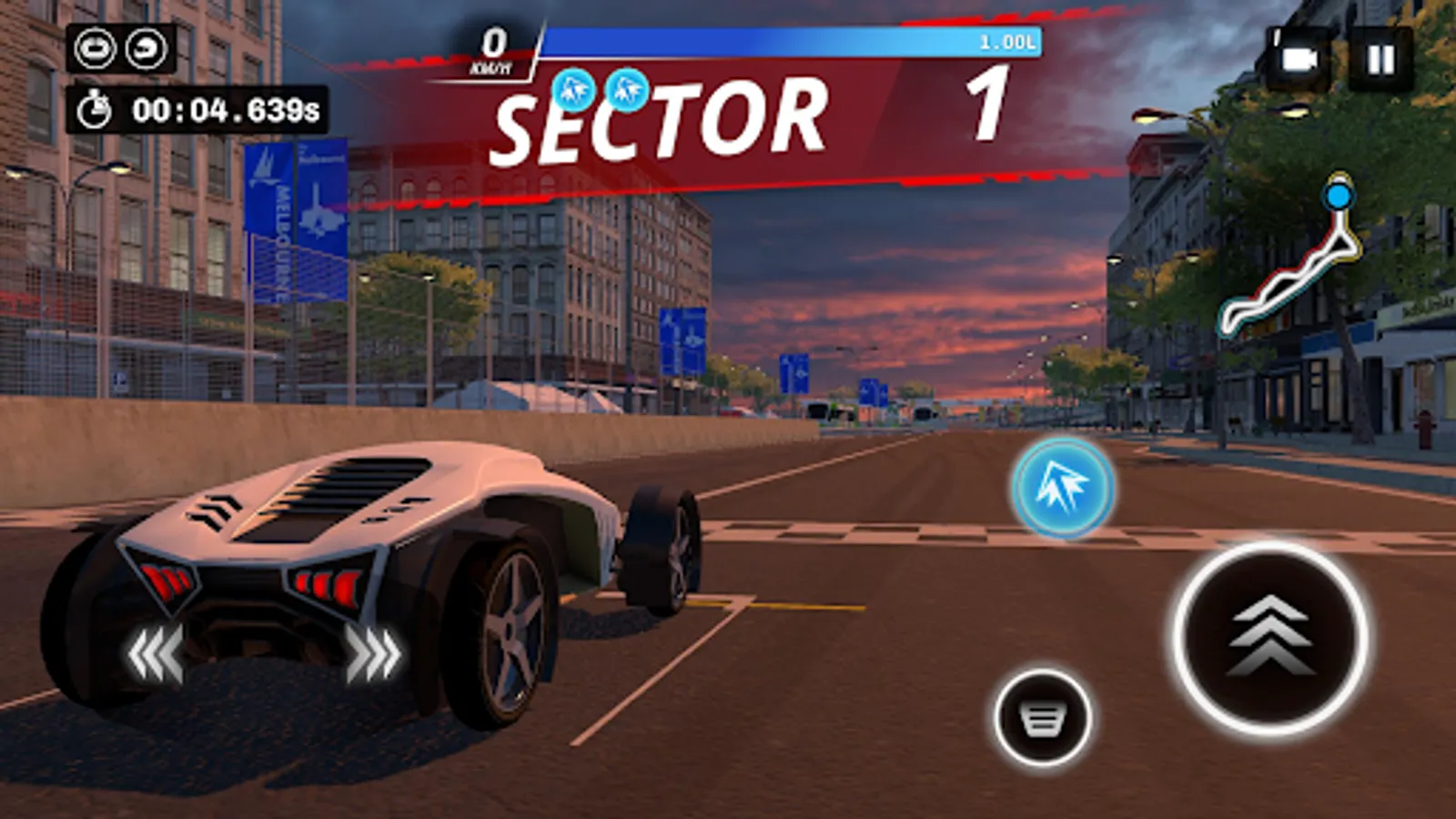This screenshot has height=819, width=1456.
Task: Tap the right boost charge above the banner
Action: [x=629, y=91]
